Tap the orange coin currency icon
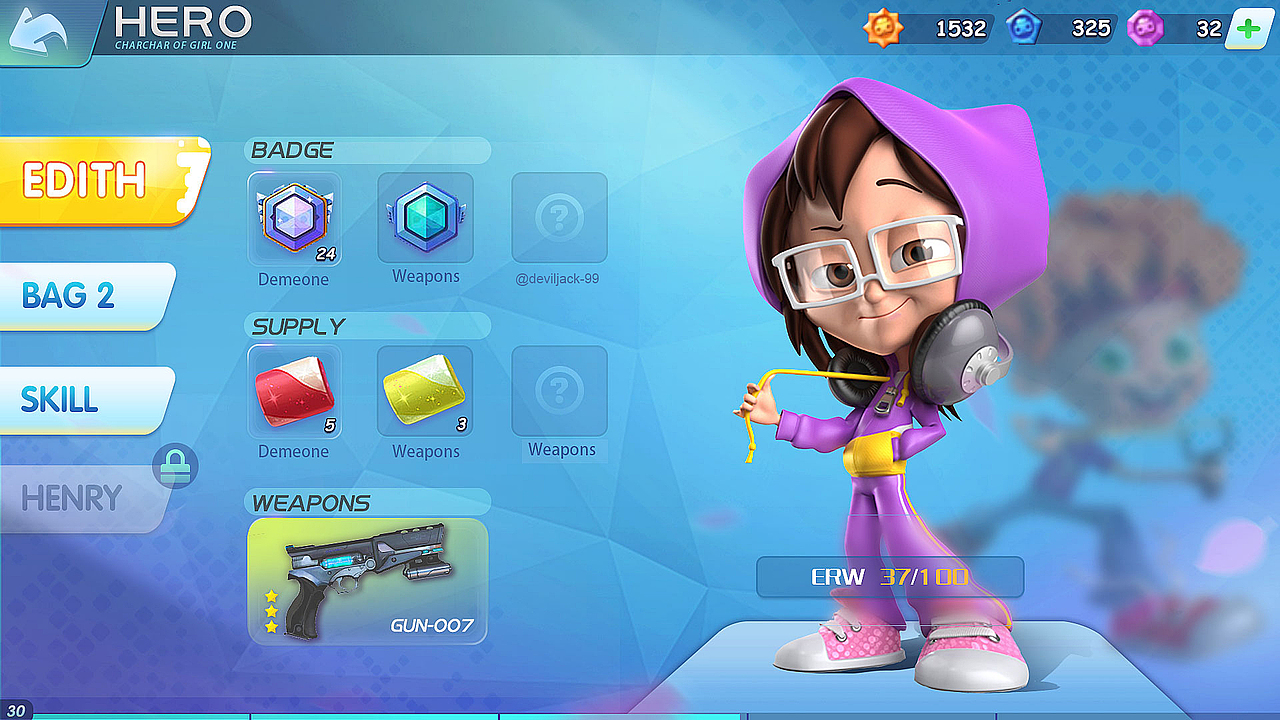This screenshot has height=720, width=1280. pos(883,29)
